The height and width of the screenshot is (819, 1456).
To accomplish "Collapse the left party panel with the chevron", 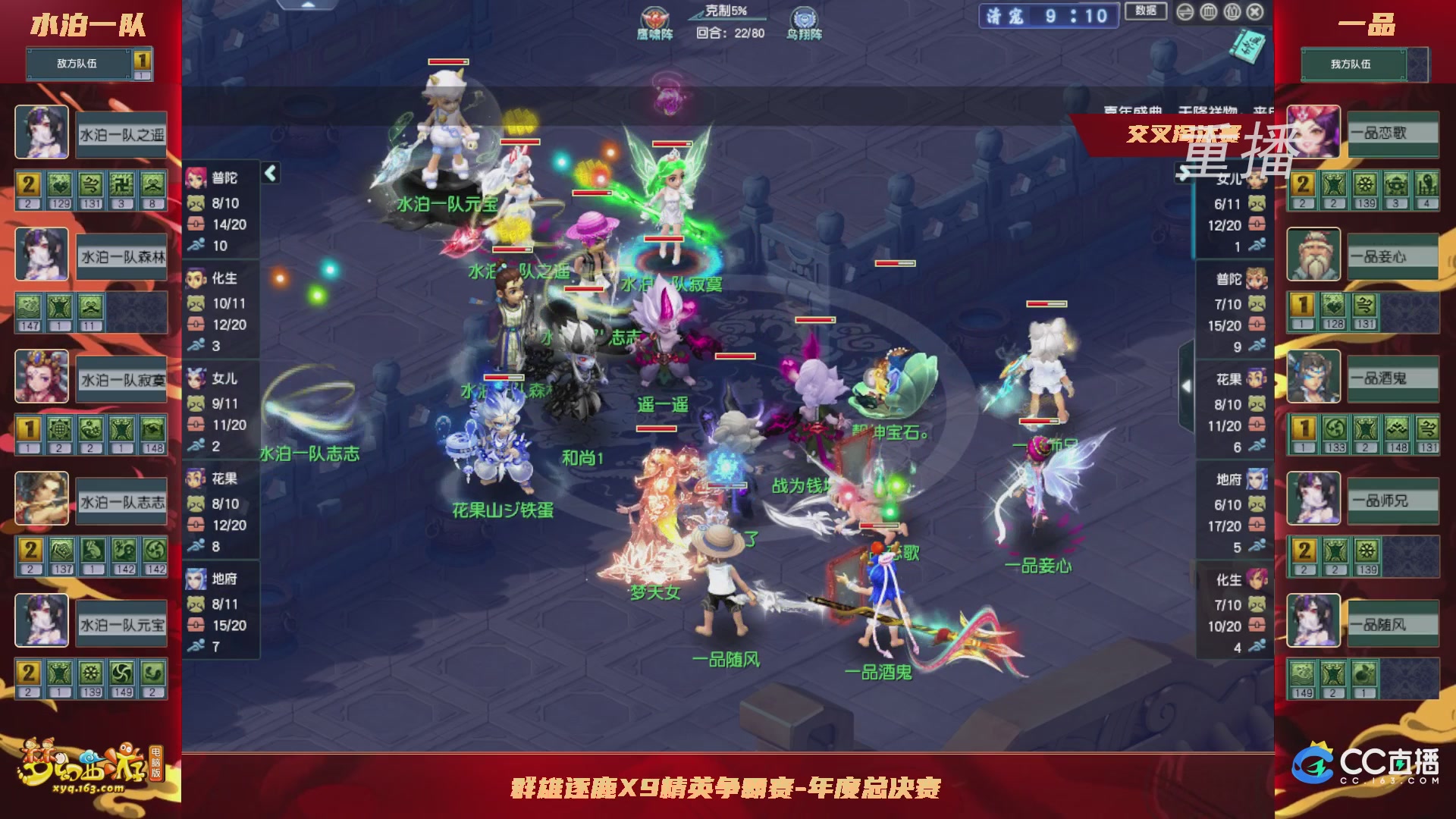I will (x=269, y=172).
